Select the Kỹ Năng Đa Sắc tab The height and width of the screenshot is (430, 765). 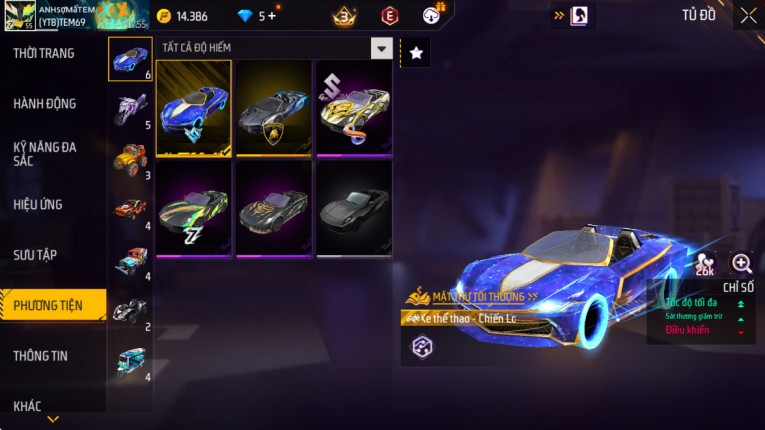[x=45, y=153]
